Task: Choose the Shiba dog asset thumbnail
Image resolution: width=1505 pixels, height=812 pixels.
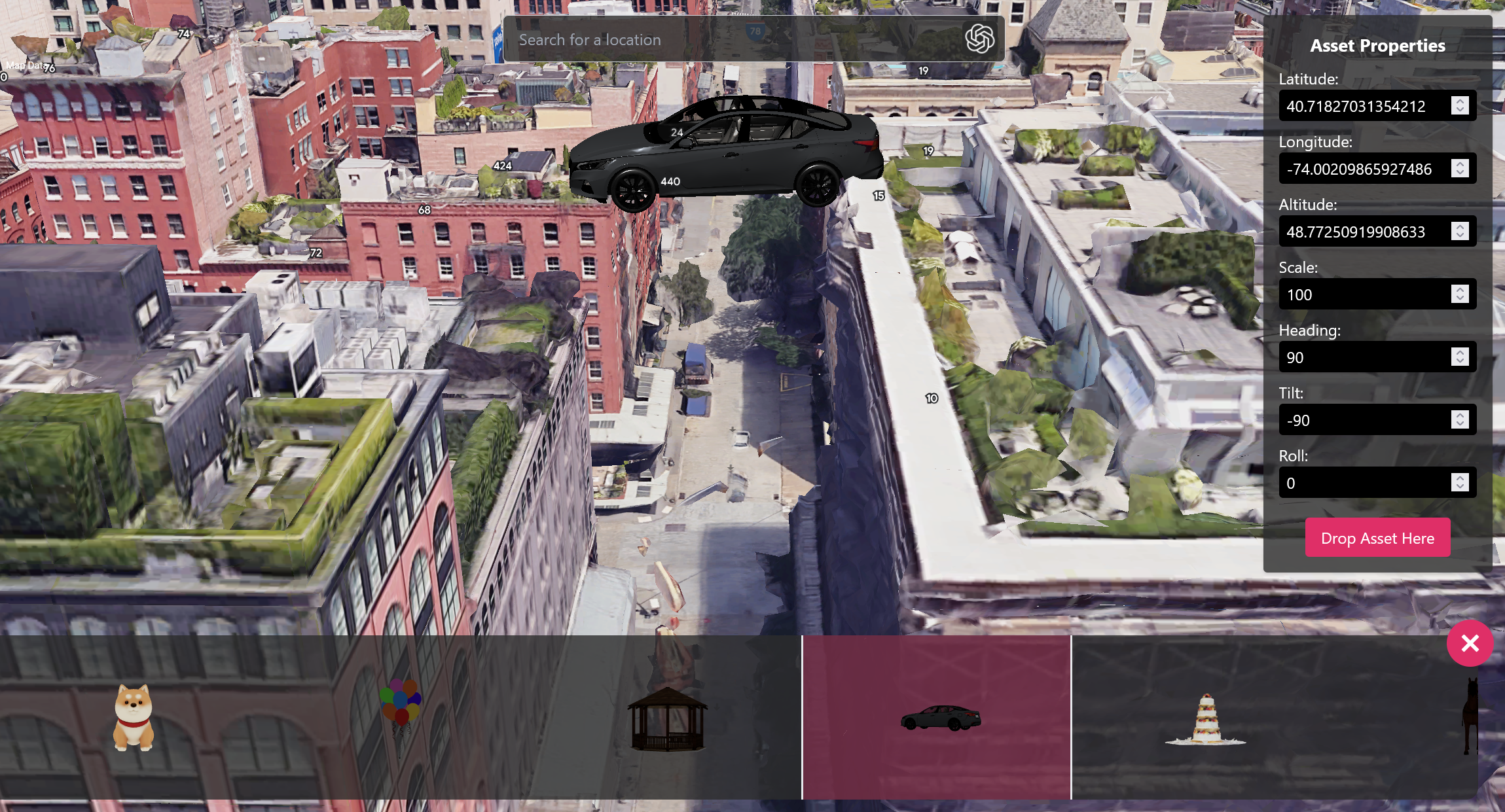Action: pos(134,718)
